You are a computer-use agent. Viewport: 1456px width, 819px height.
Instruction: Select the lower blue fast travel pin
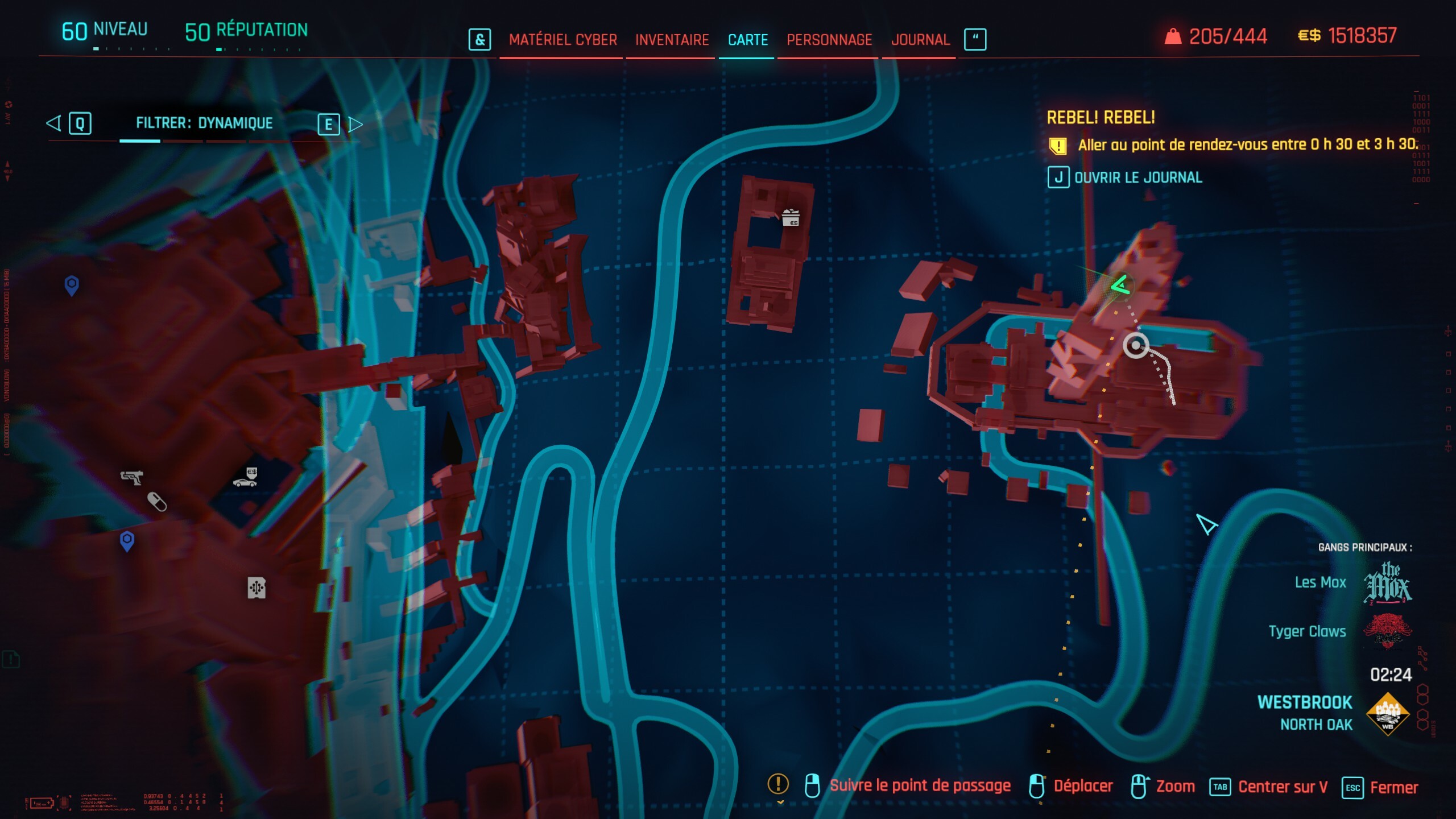click(x=127, y=540)
